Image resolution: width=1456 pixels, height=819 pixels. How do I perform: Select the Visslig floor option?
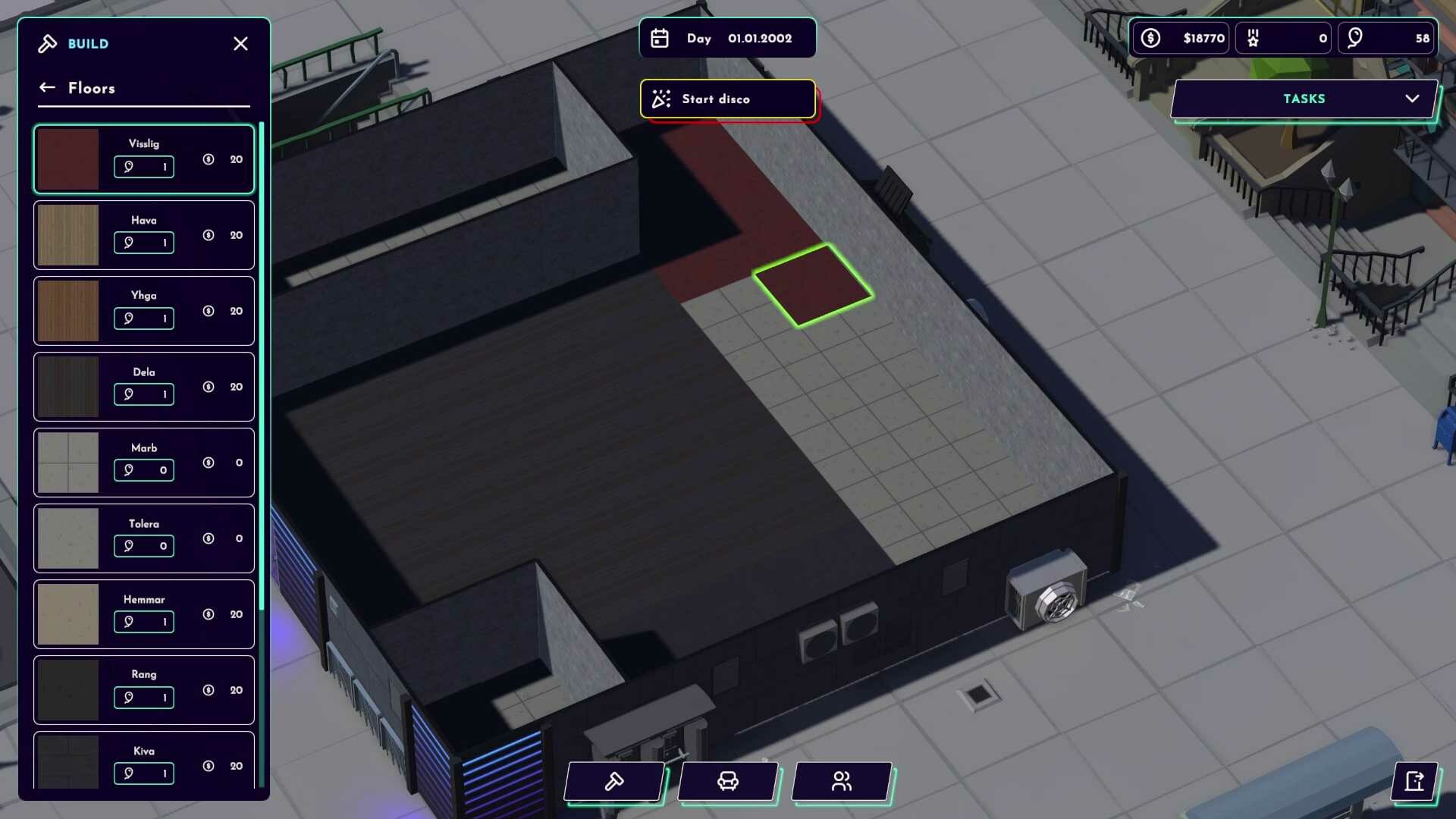pyautogui.click(x=143, y=158)
